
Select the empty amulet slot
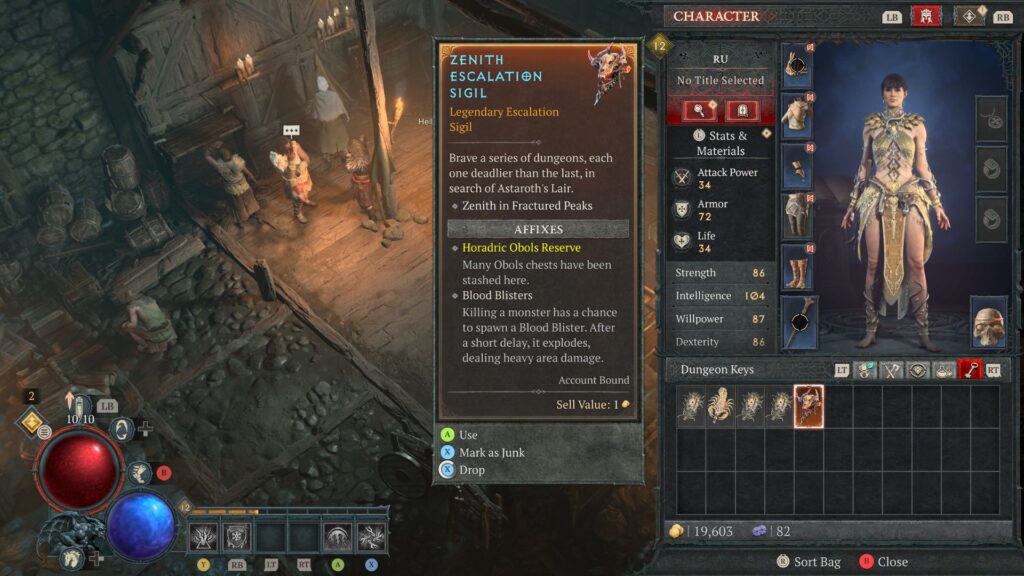click(x=990, y=119)
